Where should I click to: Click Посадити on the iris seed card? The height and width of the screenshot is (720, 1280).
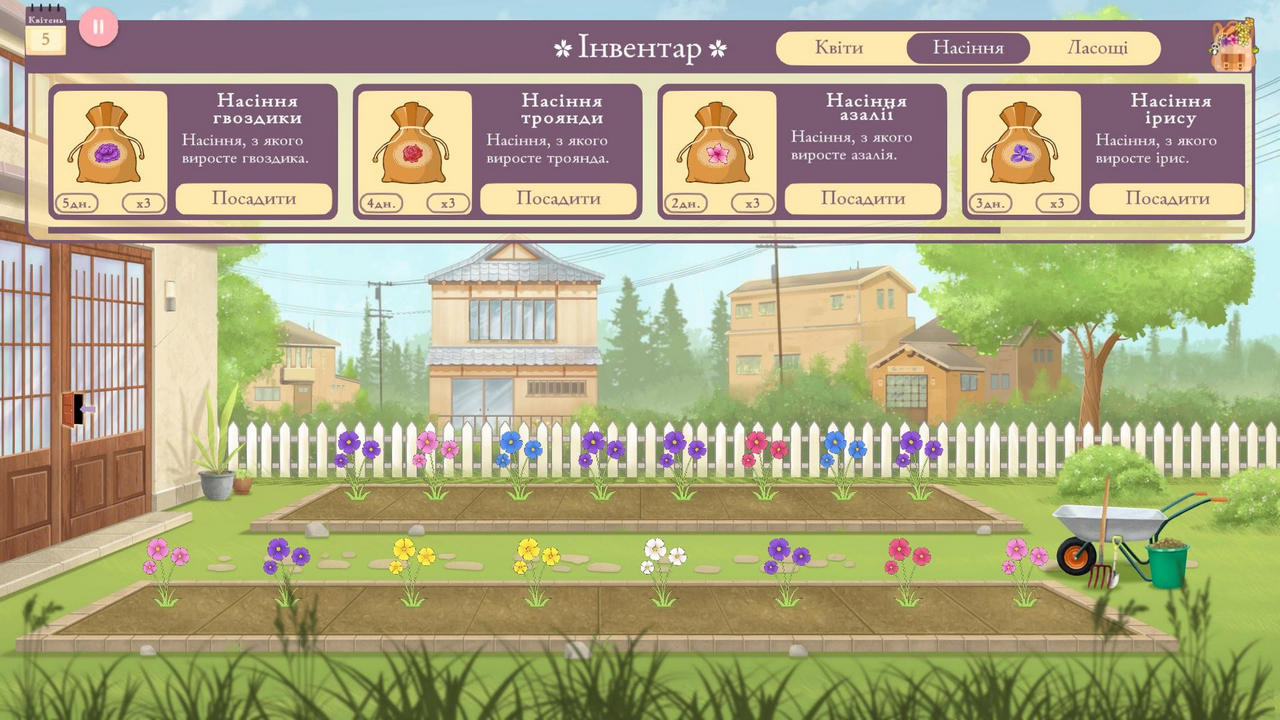pyautogui.click(x=1168, y=199)
